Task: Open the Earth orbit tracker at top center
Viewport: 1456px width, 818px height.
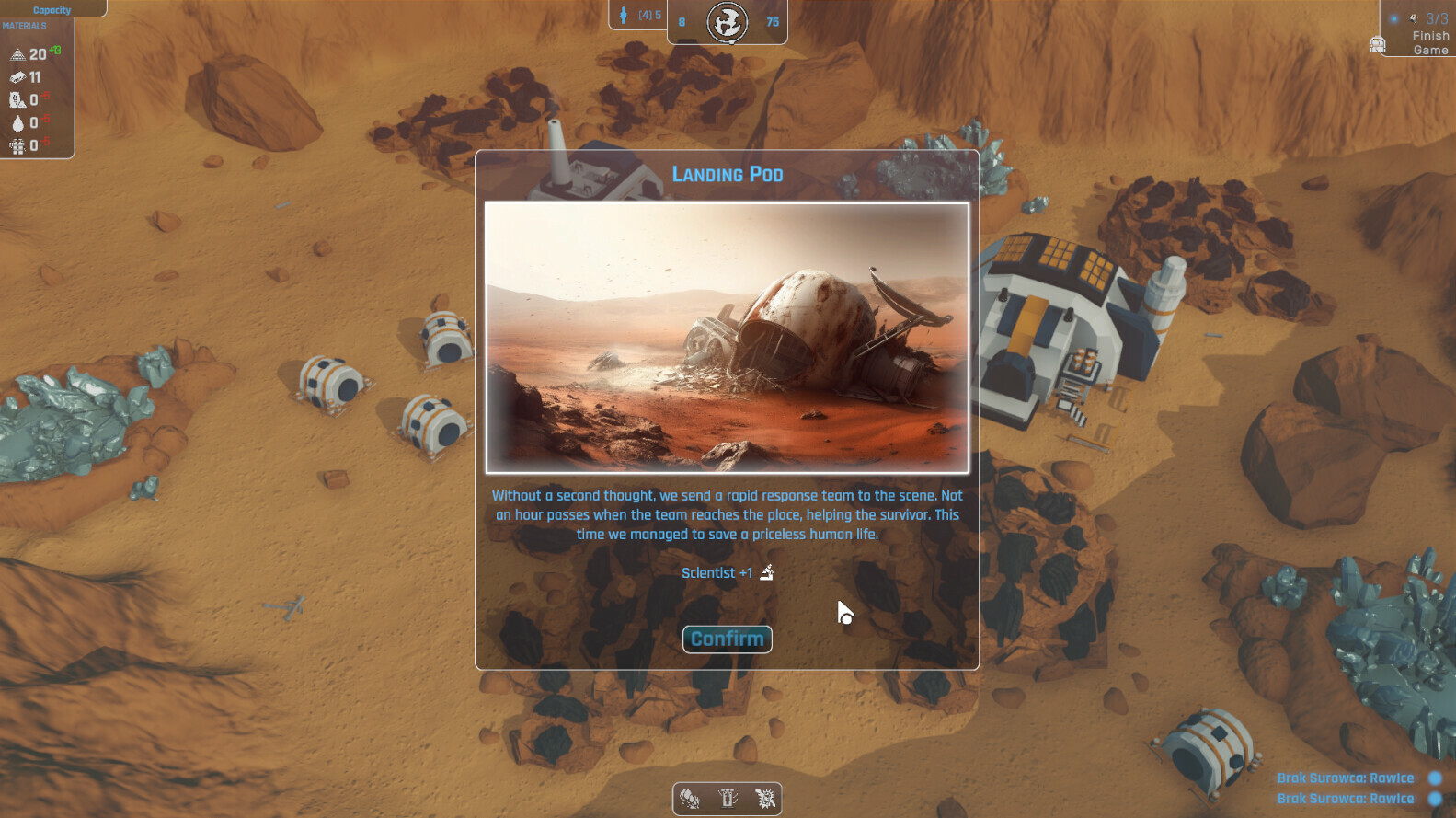Action: point(728,21)
